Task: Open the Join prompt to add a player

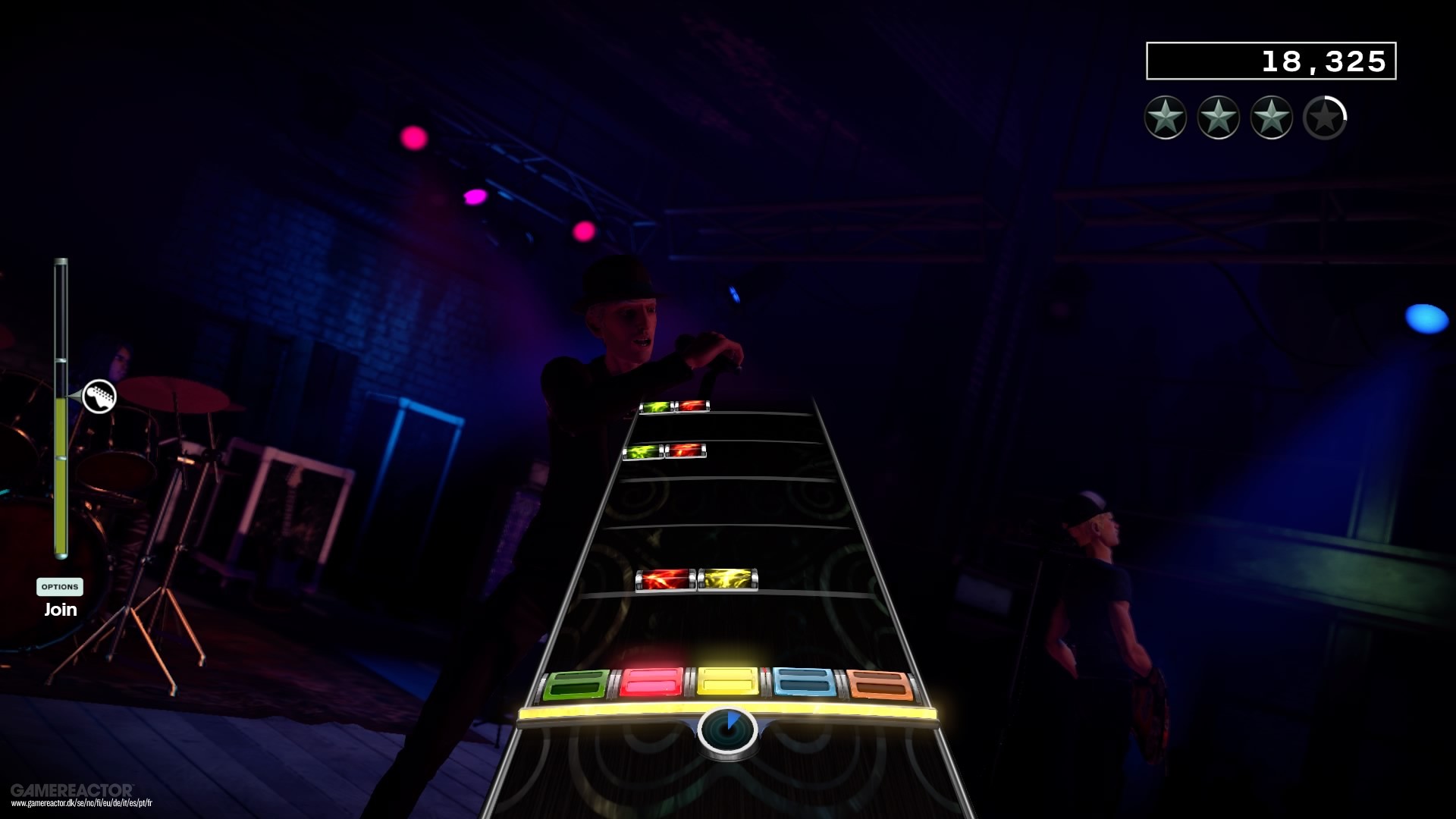Action: (59, 609)
